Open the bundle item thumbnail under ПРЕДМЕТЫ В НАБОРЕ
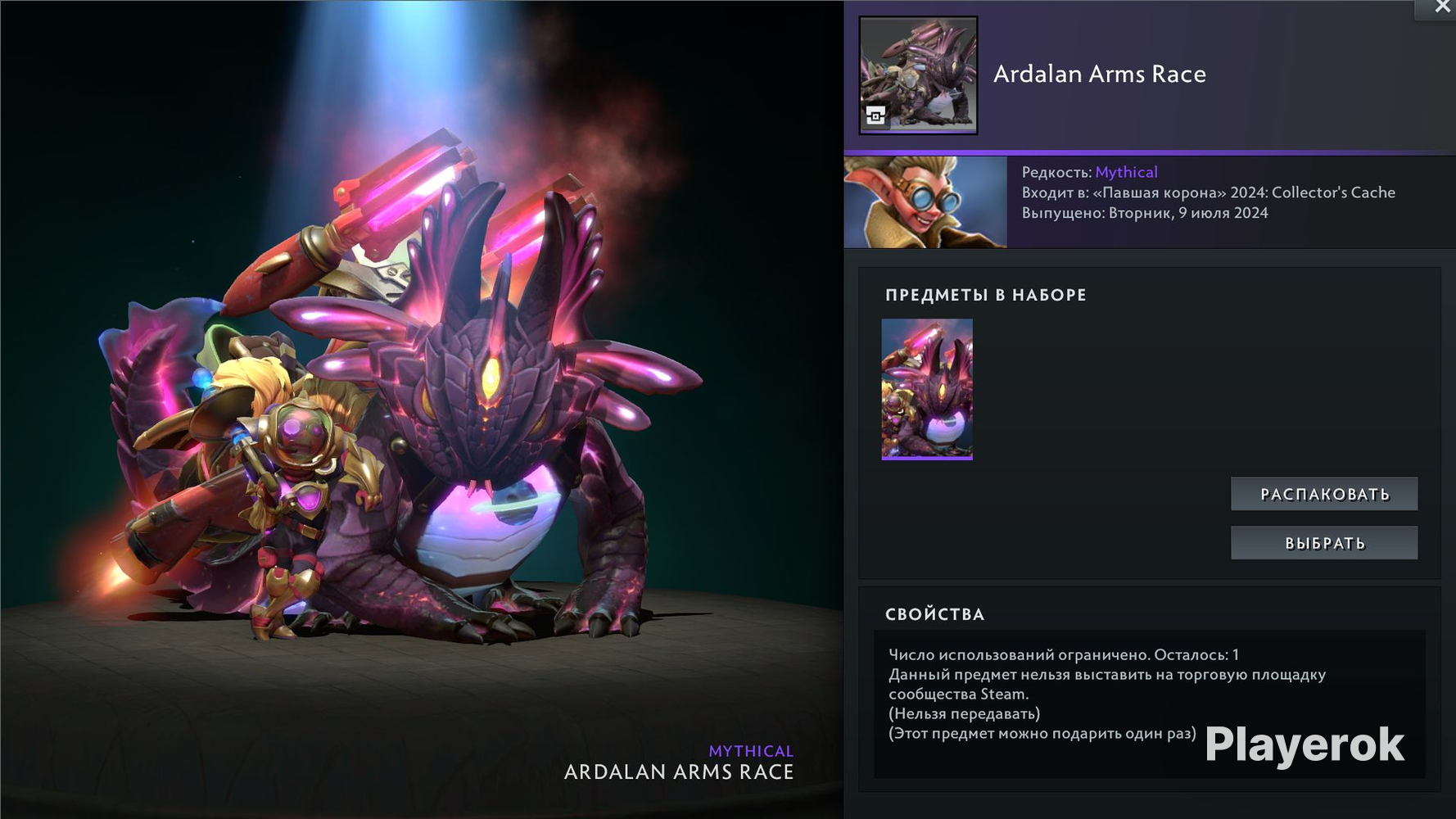 [x=927, y=389]
